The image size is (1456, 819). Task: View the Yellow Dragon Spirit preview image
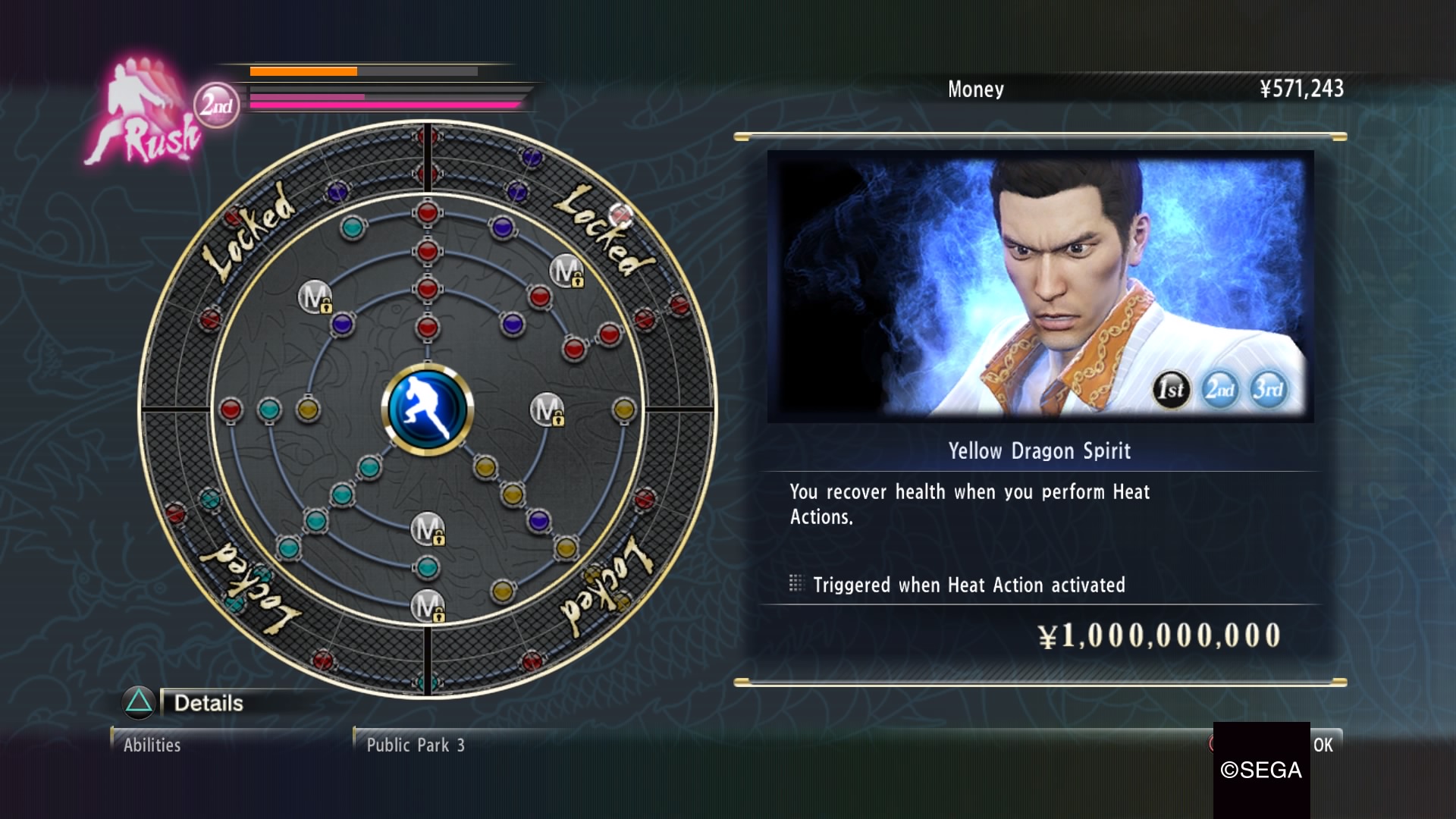point(1040,286)
